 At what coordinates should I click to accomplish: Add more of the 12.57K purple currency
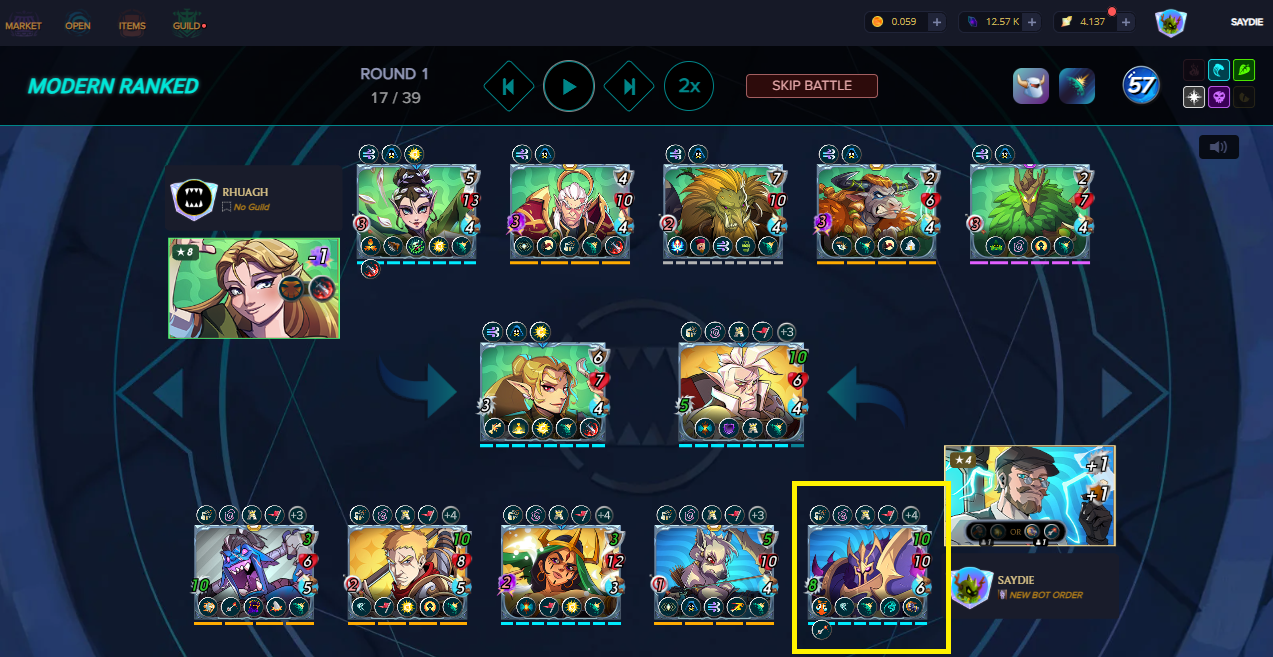tap(1031, 22)
